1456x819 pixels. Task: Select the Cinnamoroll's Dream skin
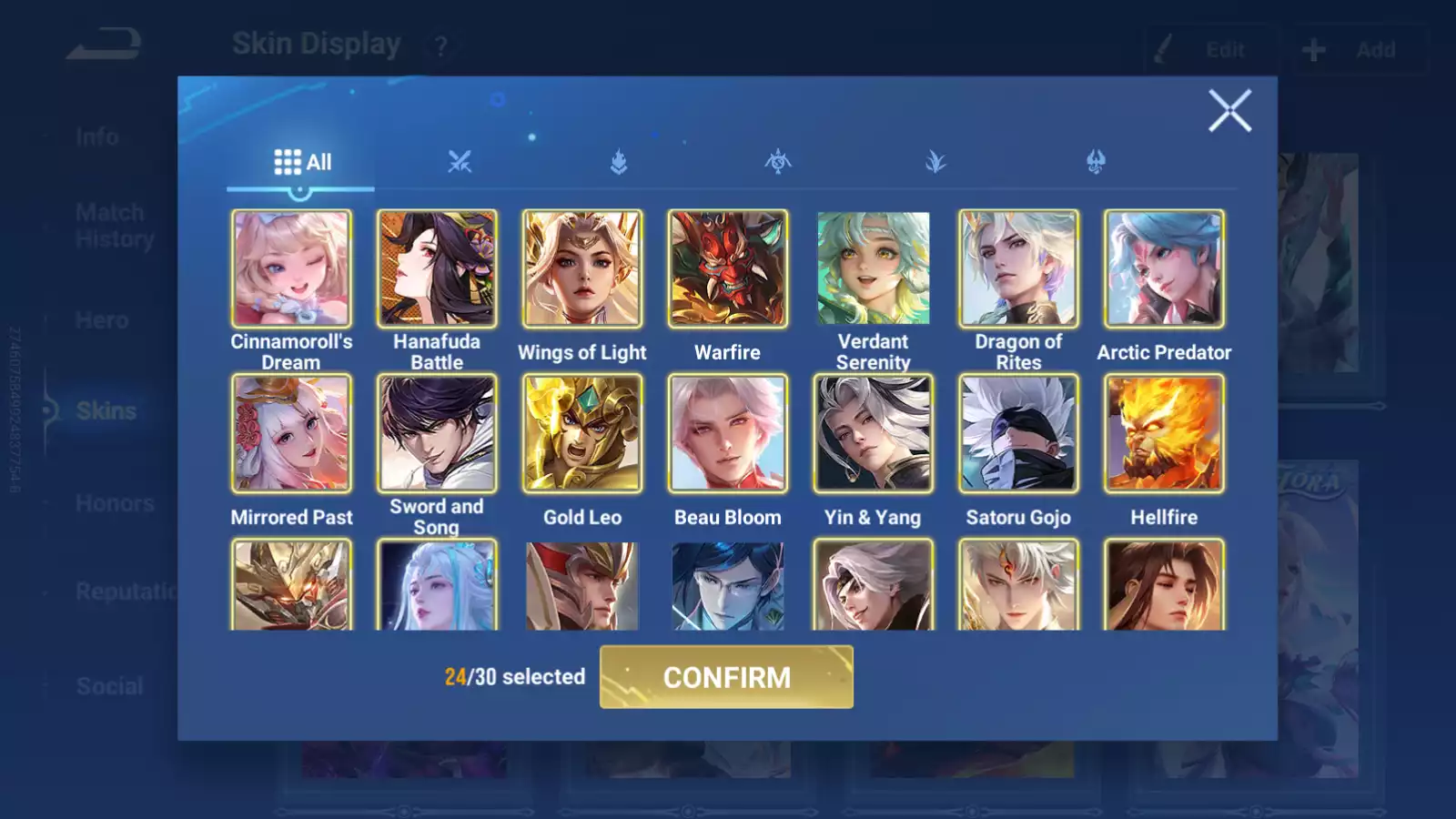[291, 268]
